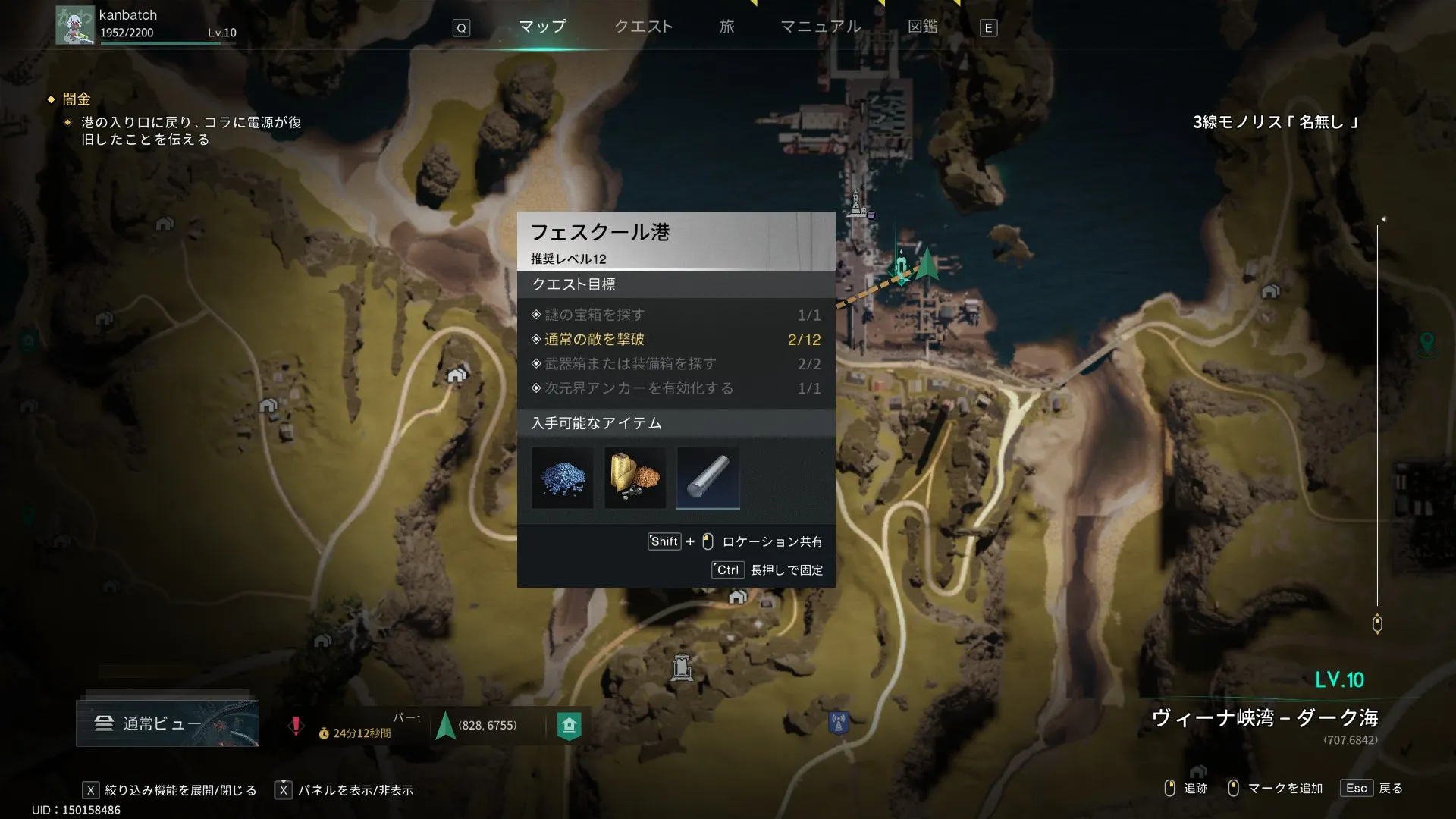
Task: Open the クエスト tab
Action: [x=643, y=27]
